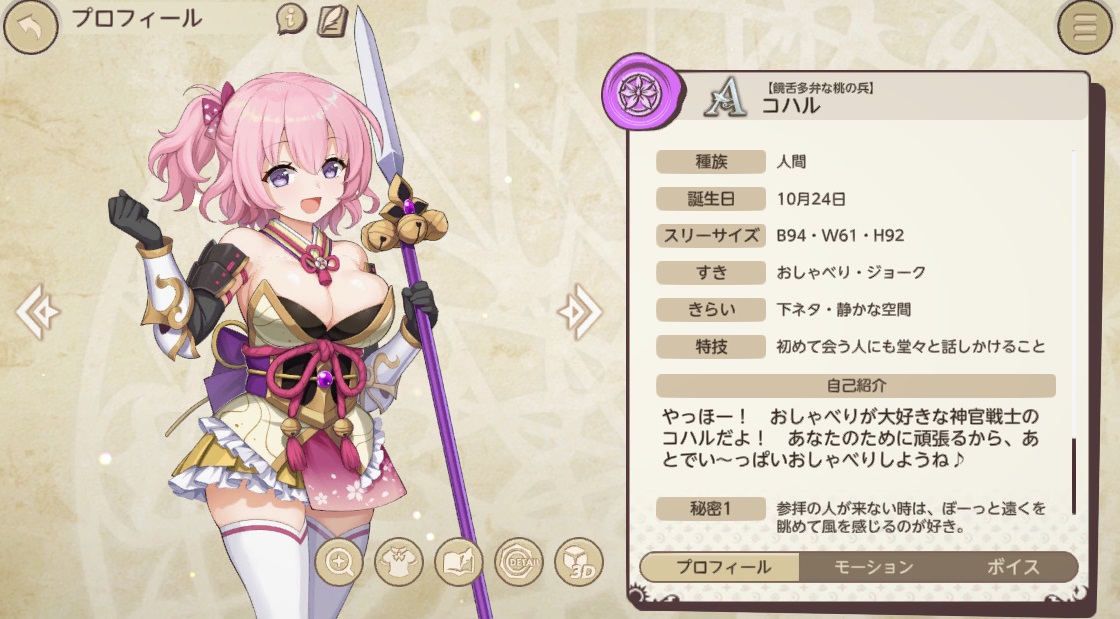Screen dimensions: 1120x619
Task: Select the プロフィール tab
Action: [723, 567]
